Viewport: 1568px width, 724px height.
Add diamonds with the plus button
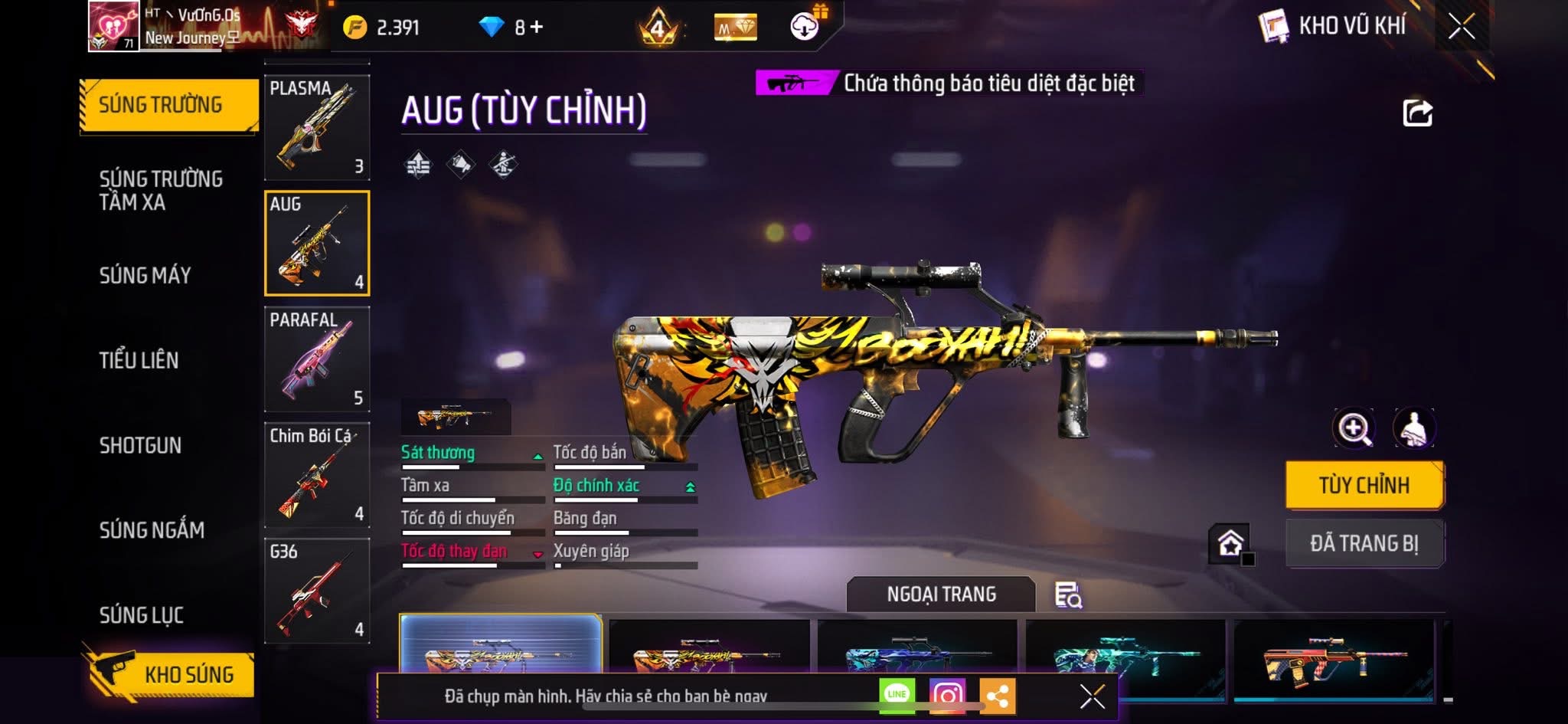[537, 28]
